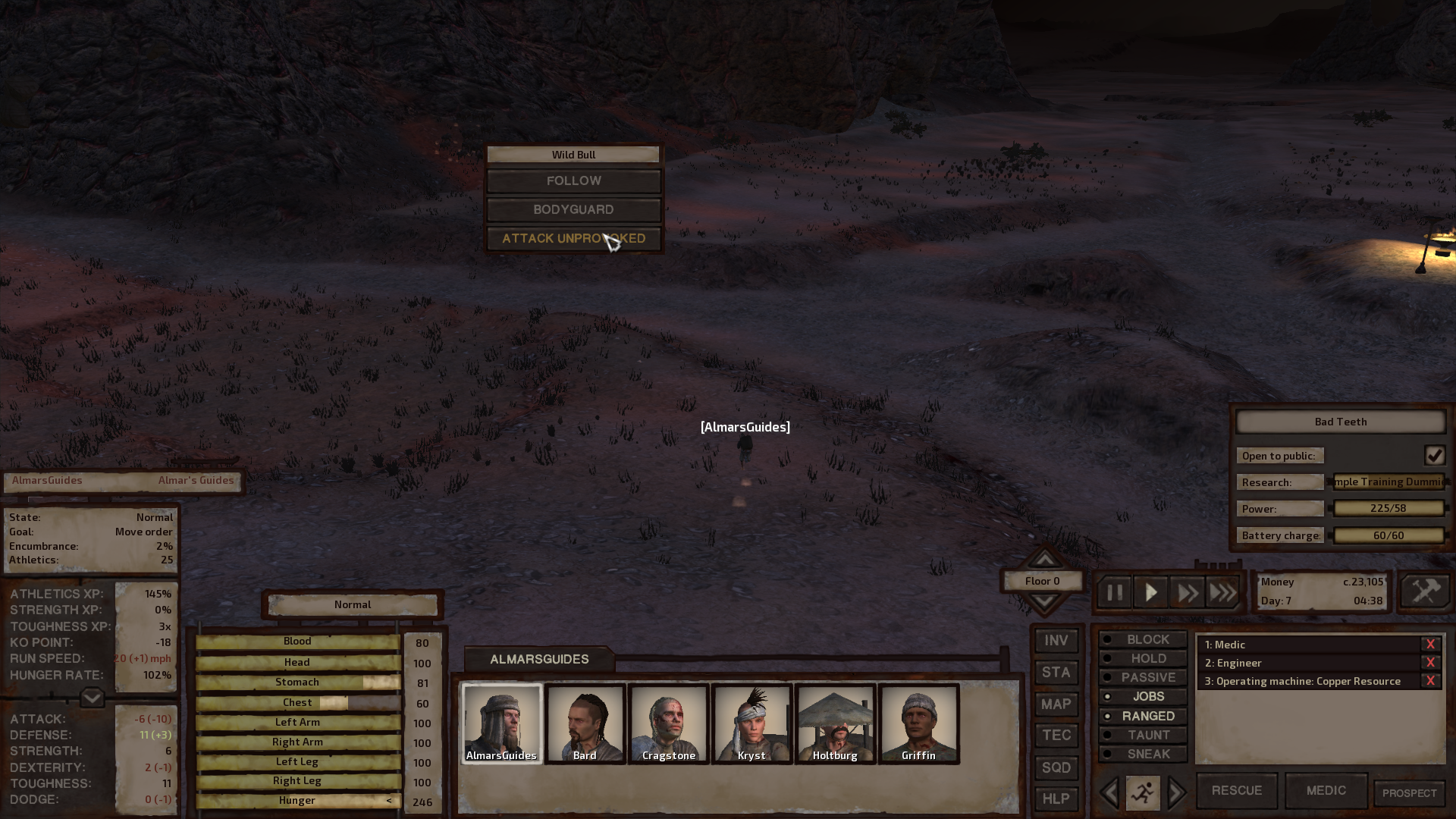Pick Holtburg from the squad portraits
The width and height of the screenshot is (1456, 819).
pos(835,723)
